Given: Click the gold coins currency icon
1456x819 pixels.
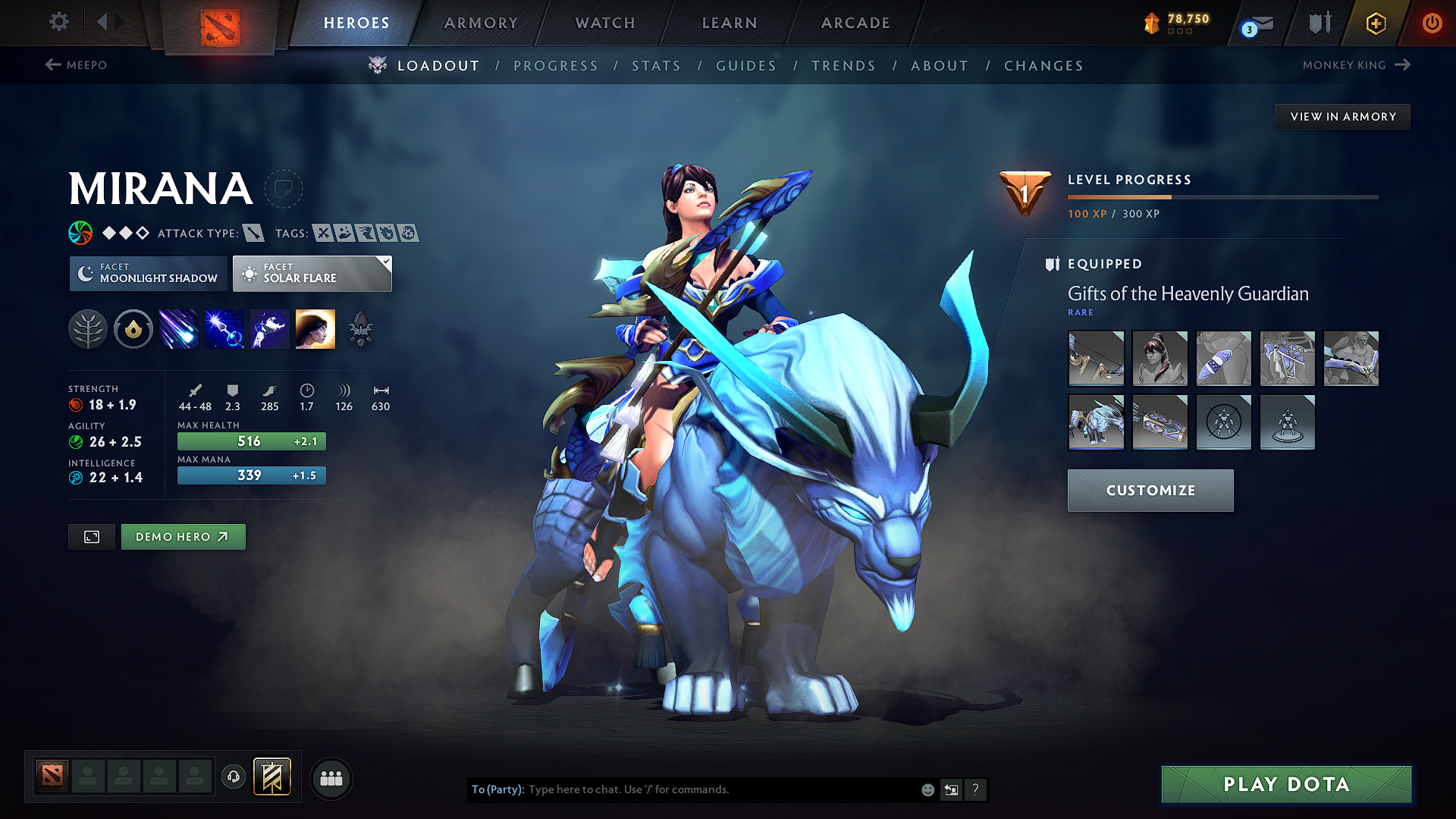Looking at the screenshot, I should coord(1153,24).
